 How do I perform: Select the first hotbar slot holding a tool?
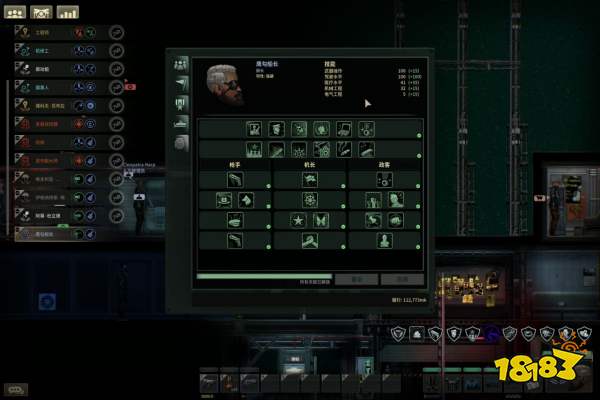click(208, 381)
